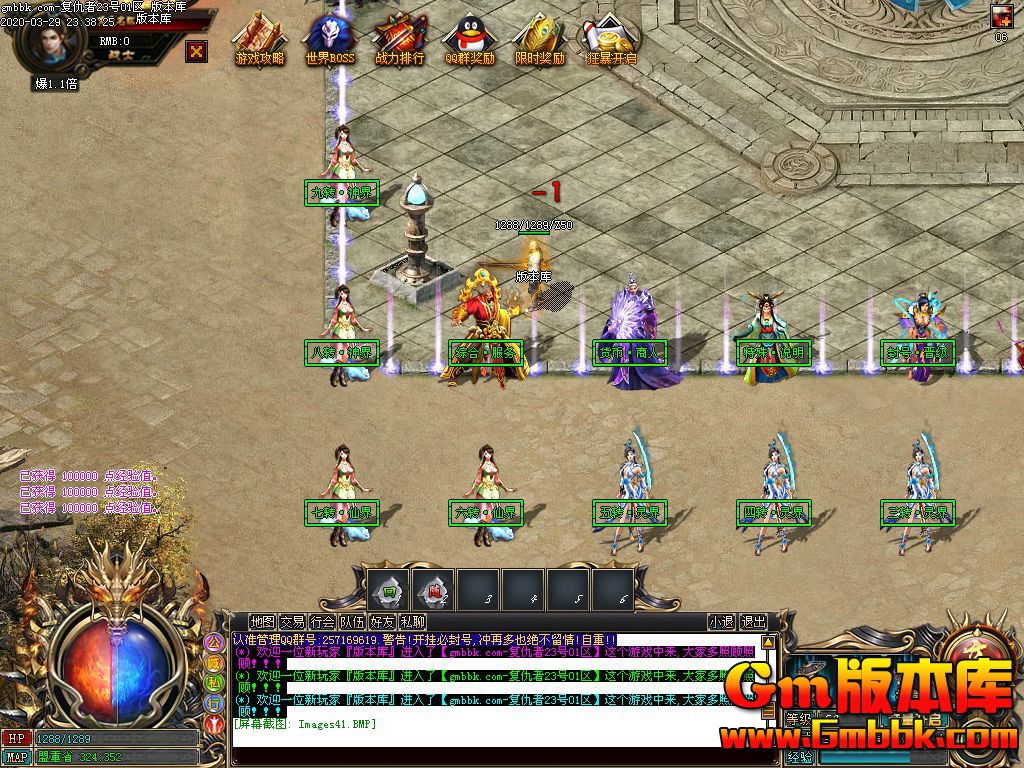The height and width of the screenshot is (768, 1024).
Task: Activate the 狂暴开启 icon
Action: click(x=611, y=40)
